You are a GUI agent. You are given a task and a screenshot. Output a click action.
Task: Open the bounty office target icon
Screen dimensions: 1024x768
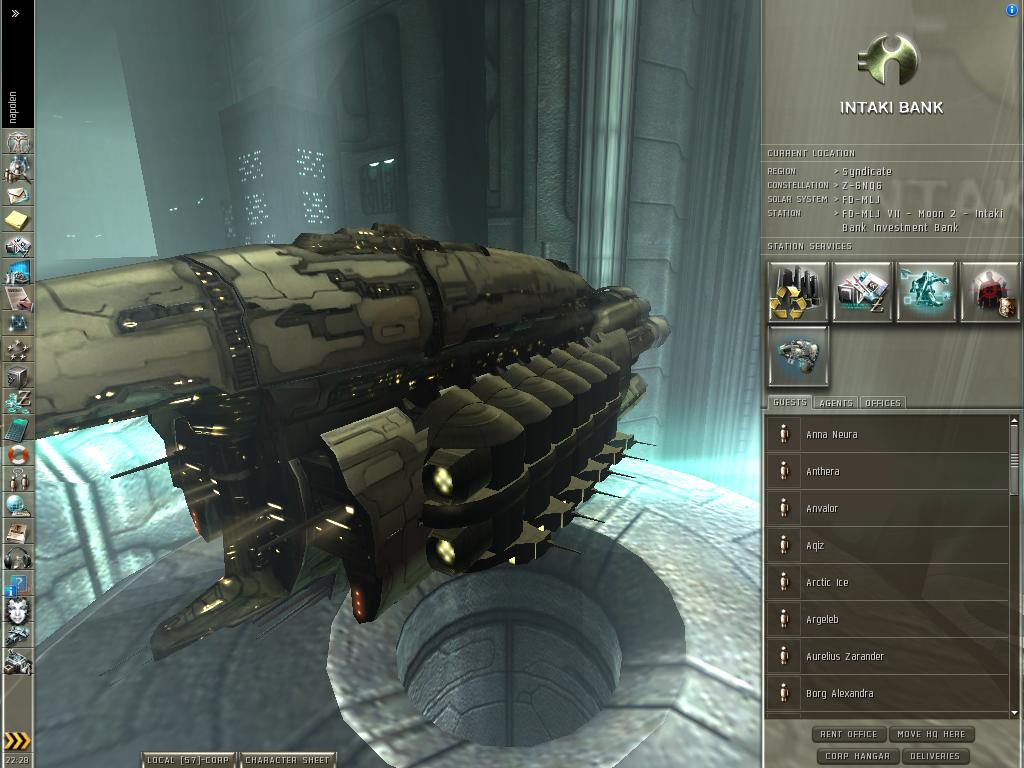pyautogui.click(x=990, y=291)
